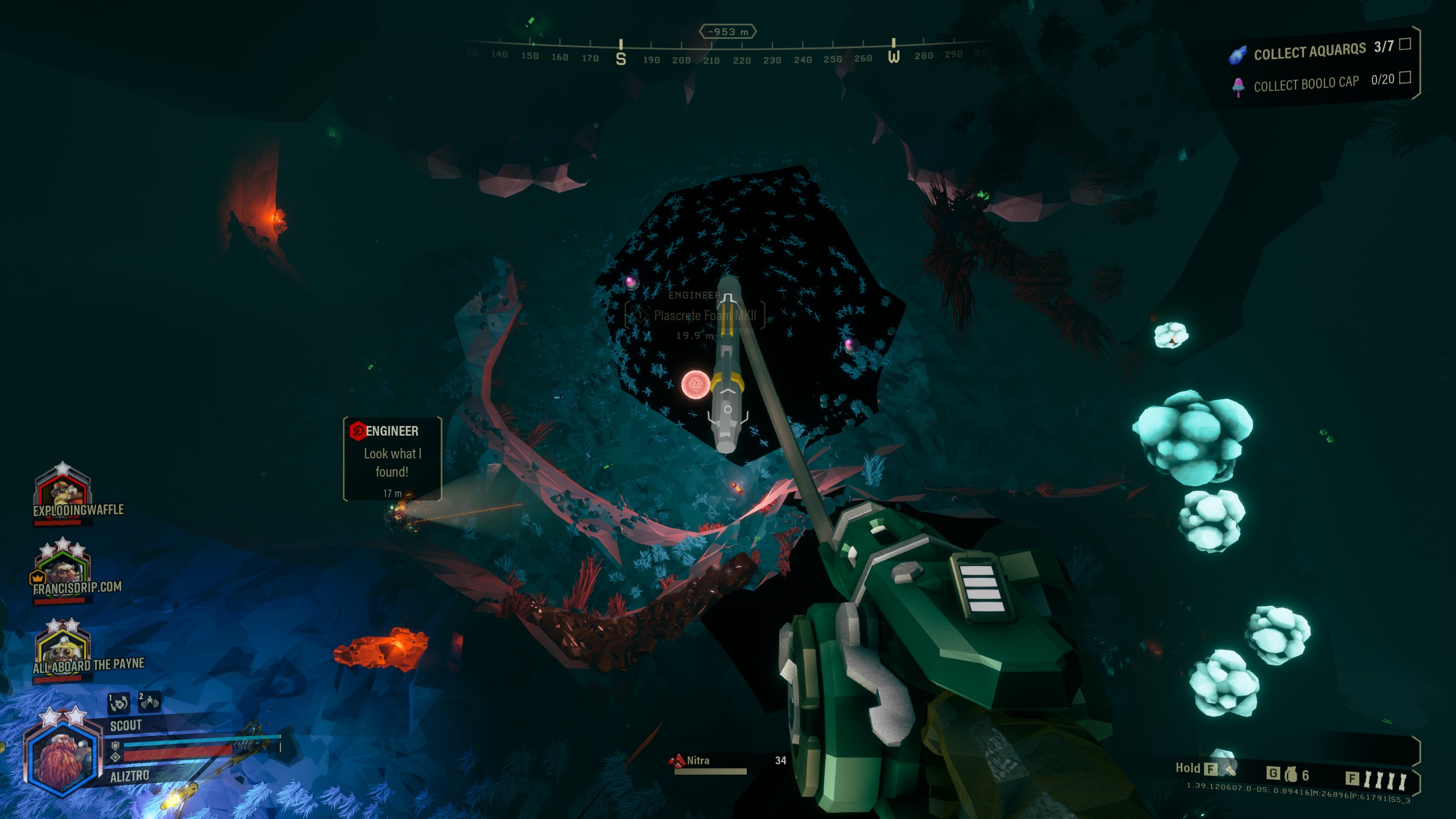Select the Collect Aquarqs objective

(x=1309, y=52)
